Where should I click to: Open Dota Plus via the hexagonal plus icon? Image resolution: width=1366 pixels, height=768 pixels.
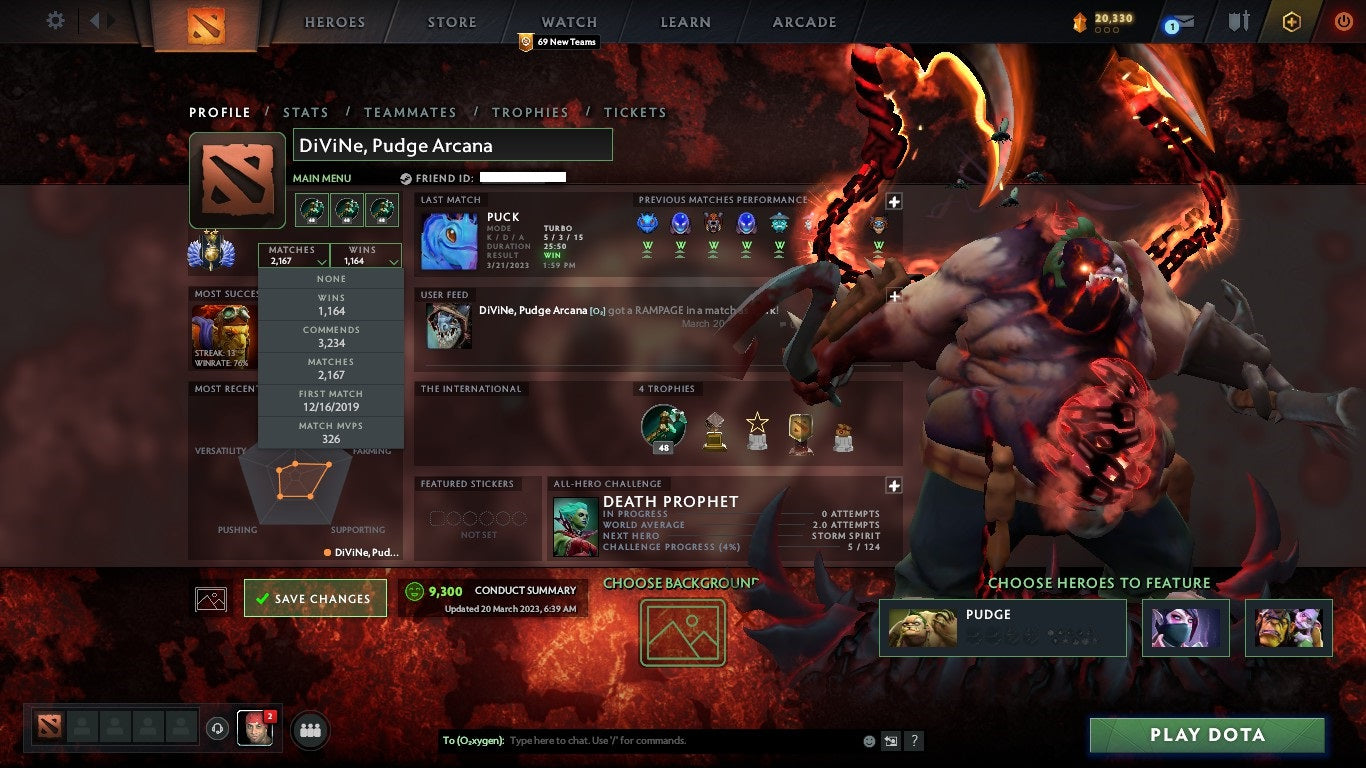[1291, 21]
